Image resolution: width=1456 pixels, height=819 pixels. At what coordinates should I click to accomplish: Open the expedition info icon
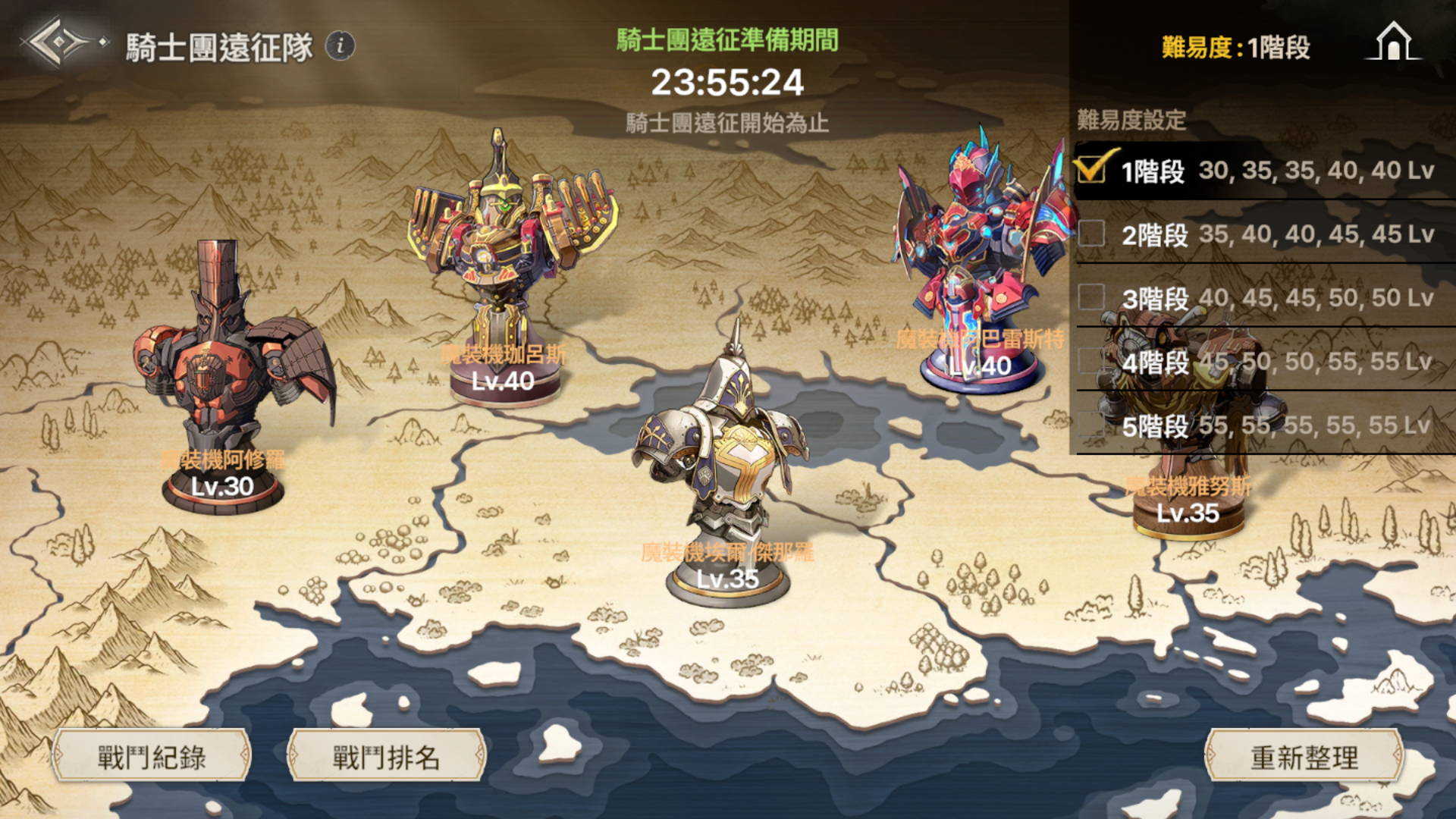[x=340, y=45]
